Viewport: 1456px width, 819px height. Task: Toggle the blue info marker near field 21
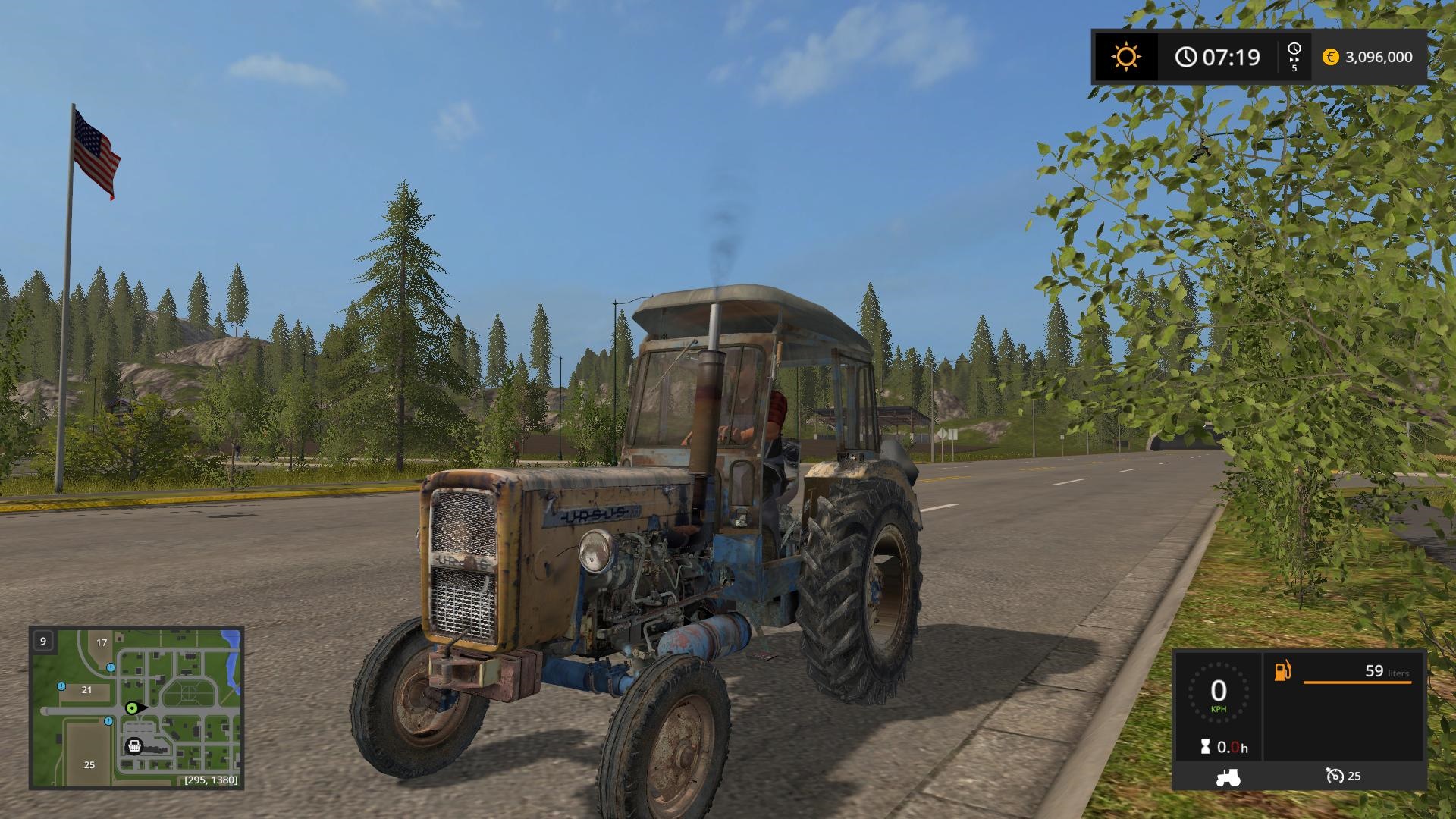61,686
